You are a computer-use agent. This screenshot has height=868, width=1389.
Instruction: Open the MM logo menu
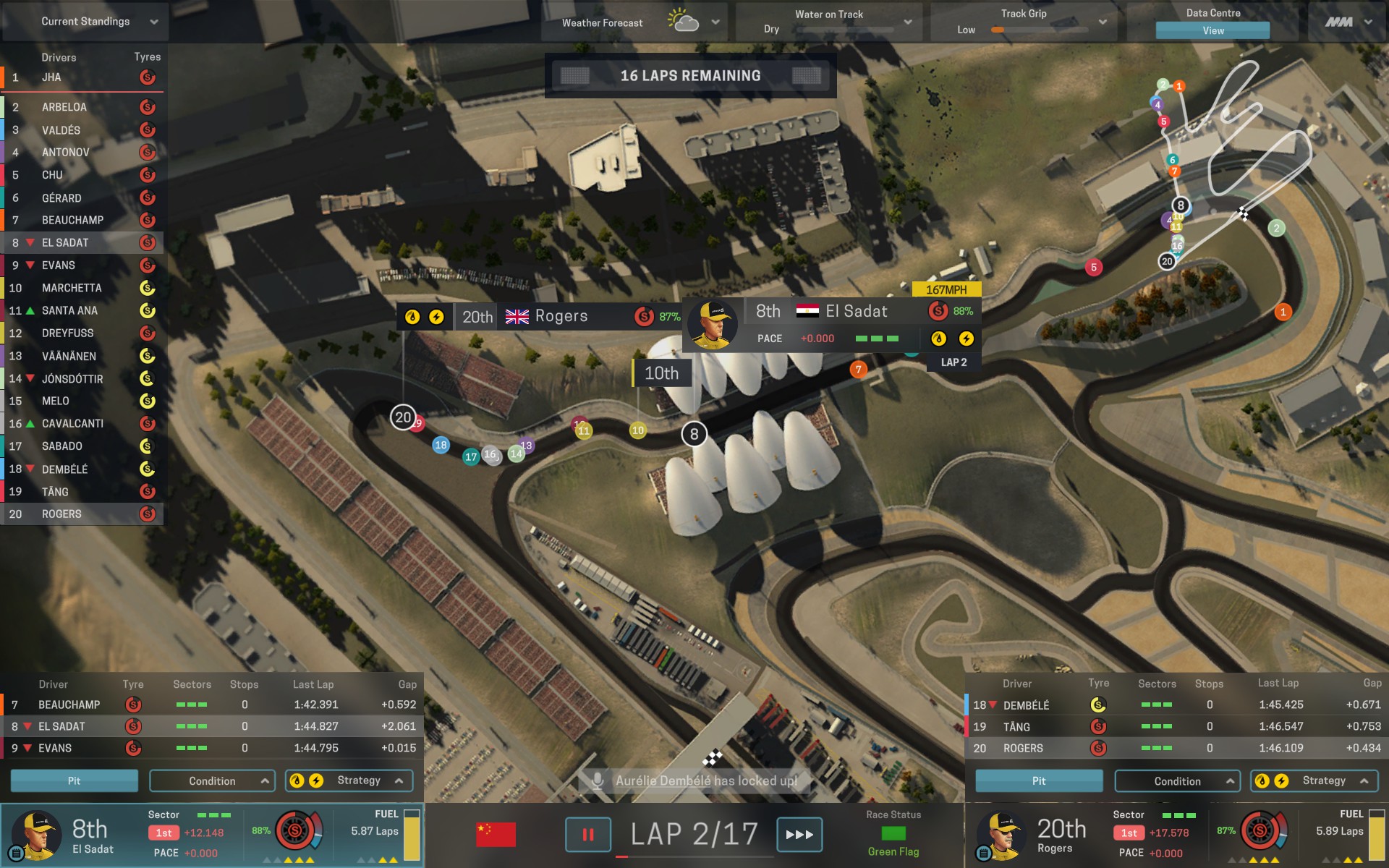click(x=1348, y=22)
